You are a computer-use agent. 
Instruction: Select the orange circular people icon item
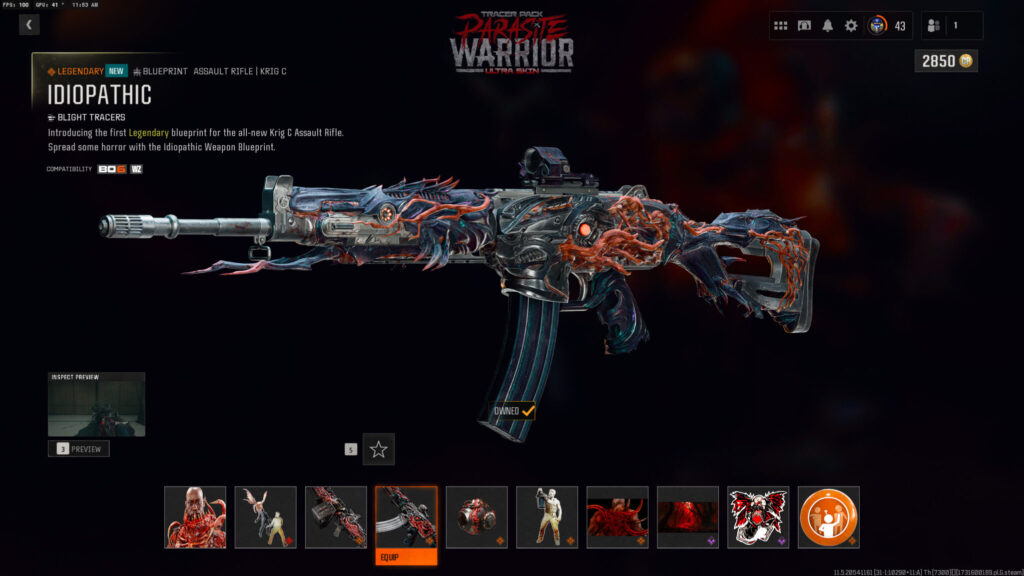[x=829, y=517]
